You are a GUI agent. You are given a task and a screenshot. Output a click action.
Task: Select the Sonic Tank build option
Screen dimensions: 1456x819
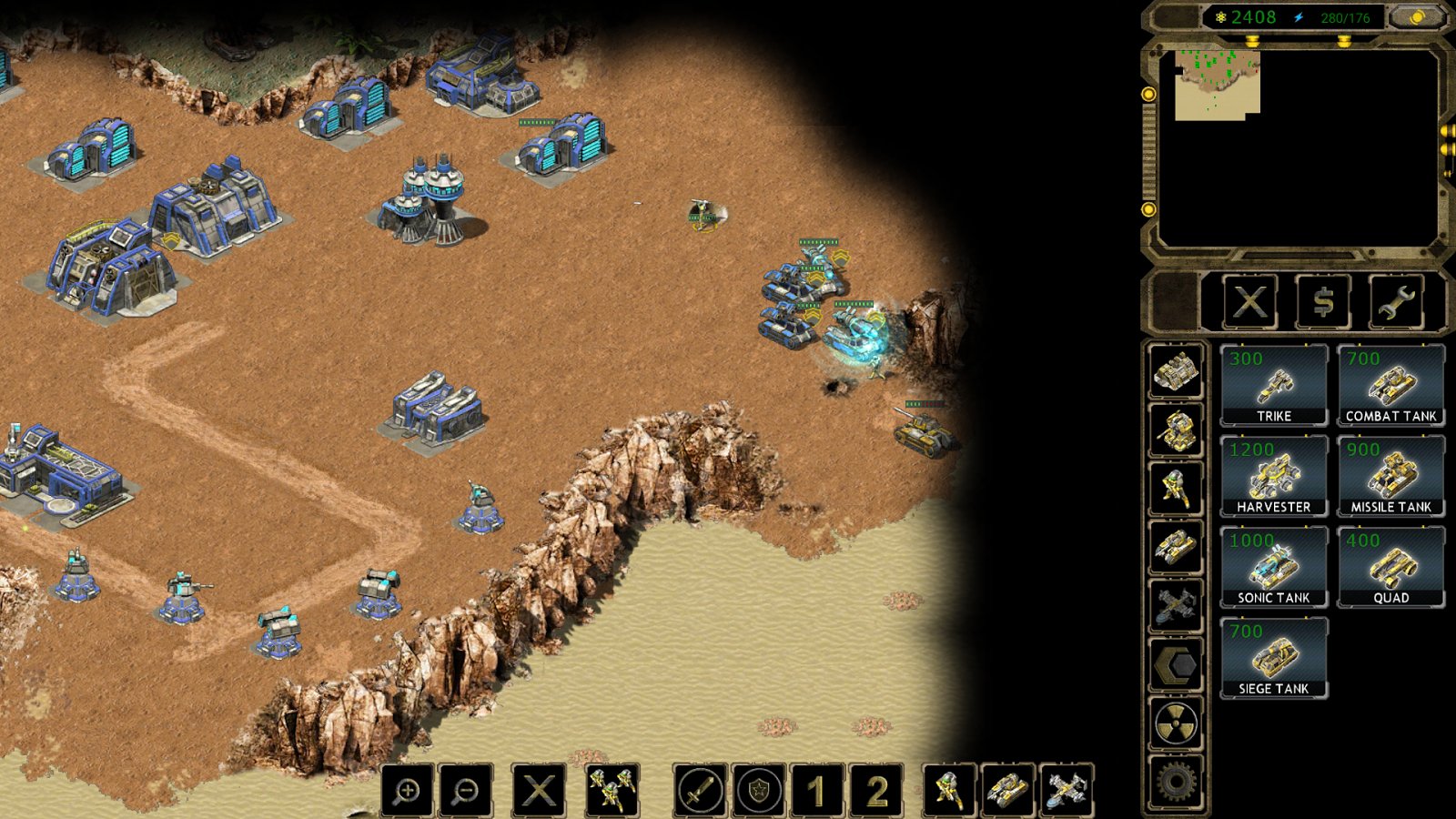tap(1273, 568)
